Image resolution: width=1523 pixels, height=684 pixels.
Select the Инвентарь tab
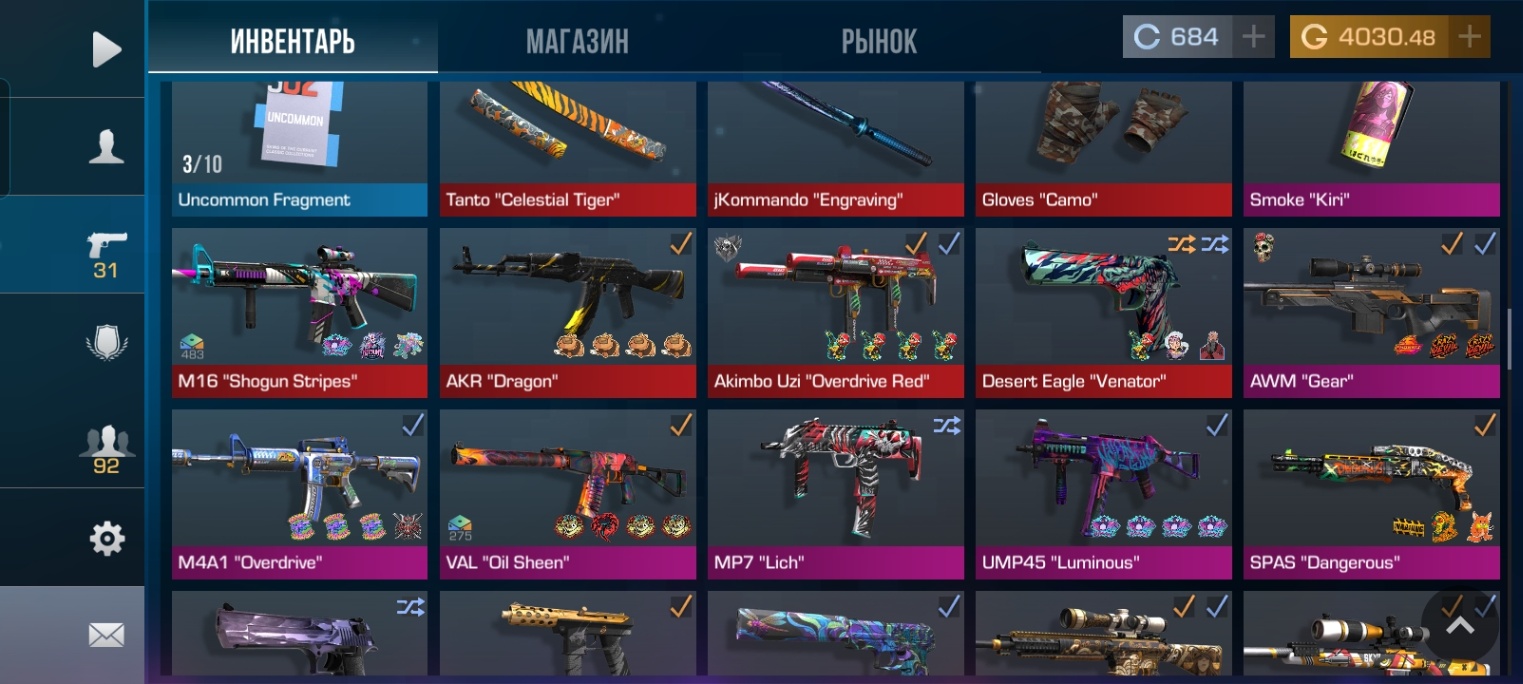[x=293, y=41]
